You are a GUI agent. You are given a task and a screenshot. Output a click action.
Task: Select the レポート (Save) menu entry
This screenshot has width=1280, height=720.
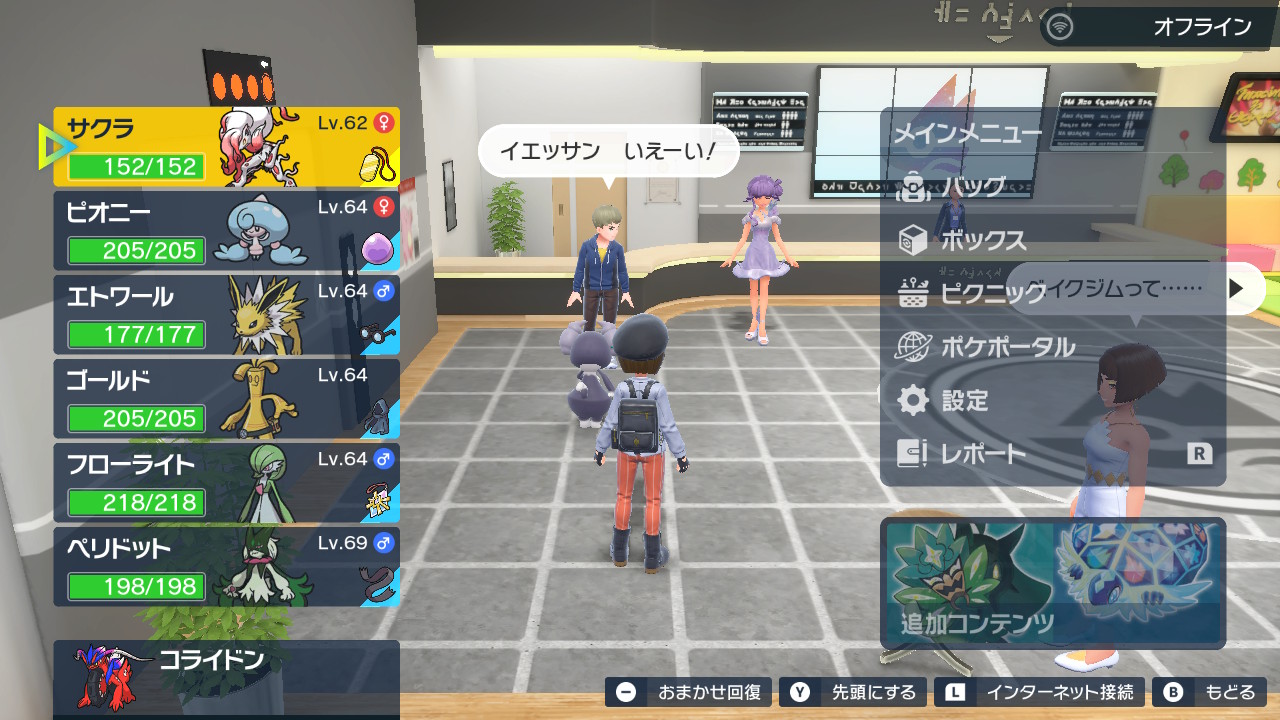tap(983, 454)
